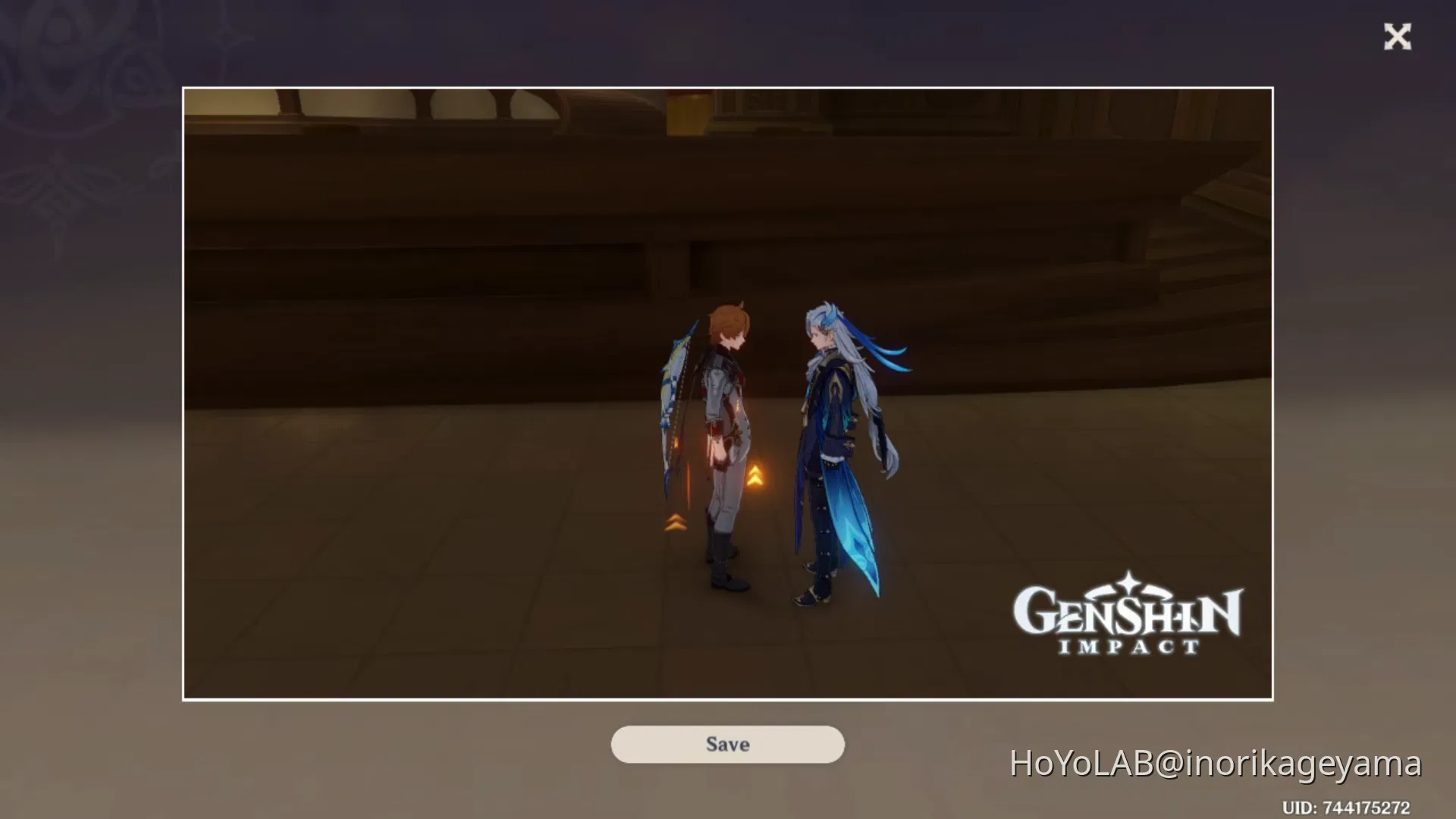This screenshot has width=1456, height=819.
Task: Select the screenshot preview image
Action: pos(728,394)
